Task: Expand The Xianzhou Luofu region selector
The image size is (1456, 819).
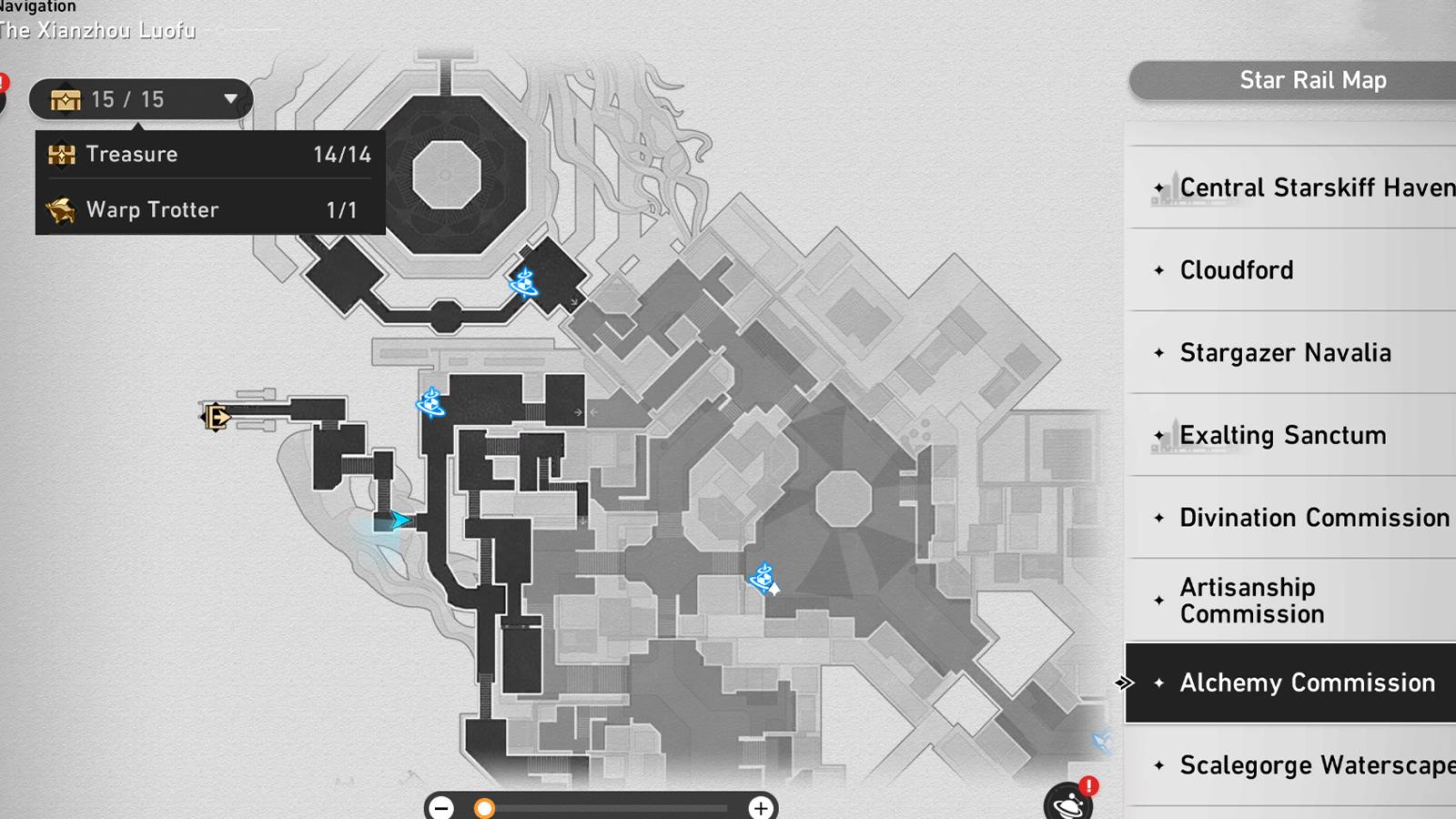Action: point(97,29)
